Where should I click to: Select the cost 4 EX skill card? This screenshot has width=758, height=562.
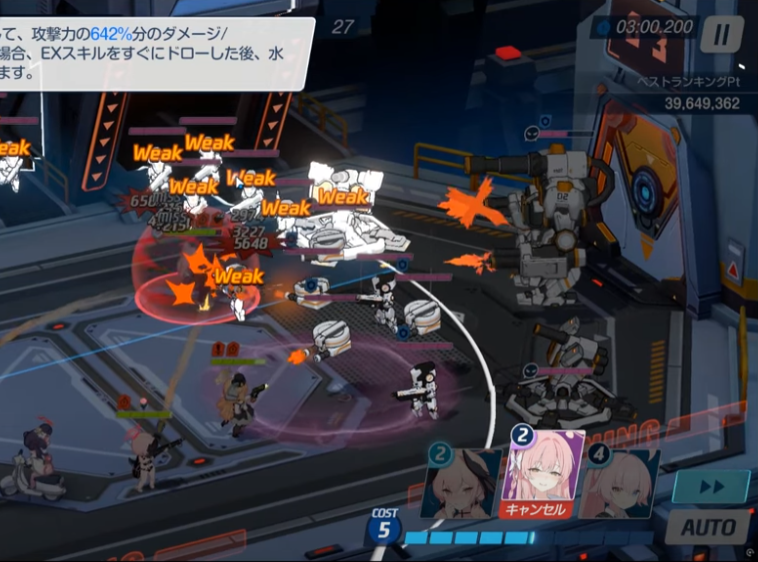click(x=622, y=483)
